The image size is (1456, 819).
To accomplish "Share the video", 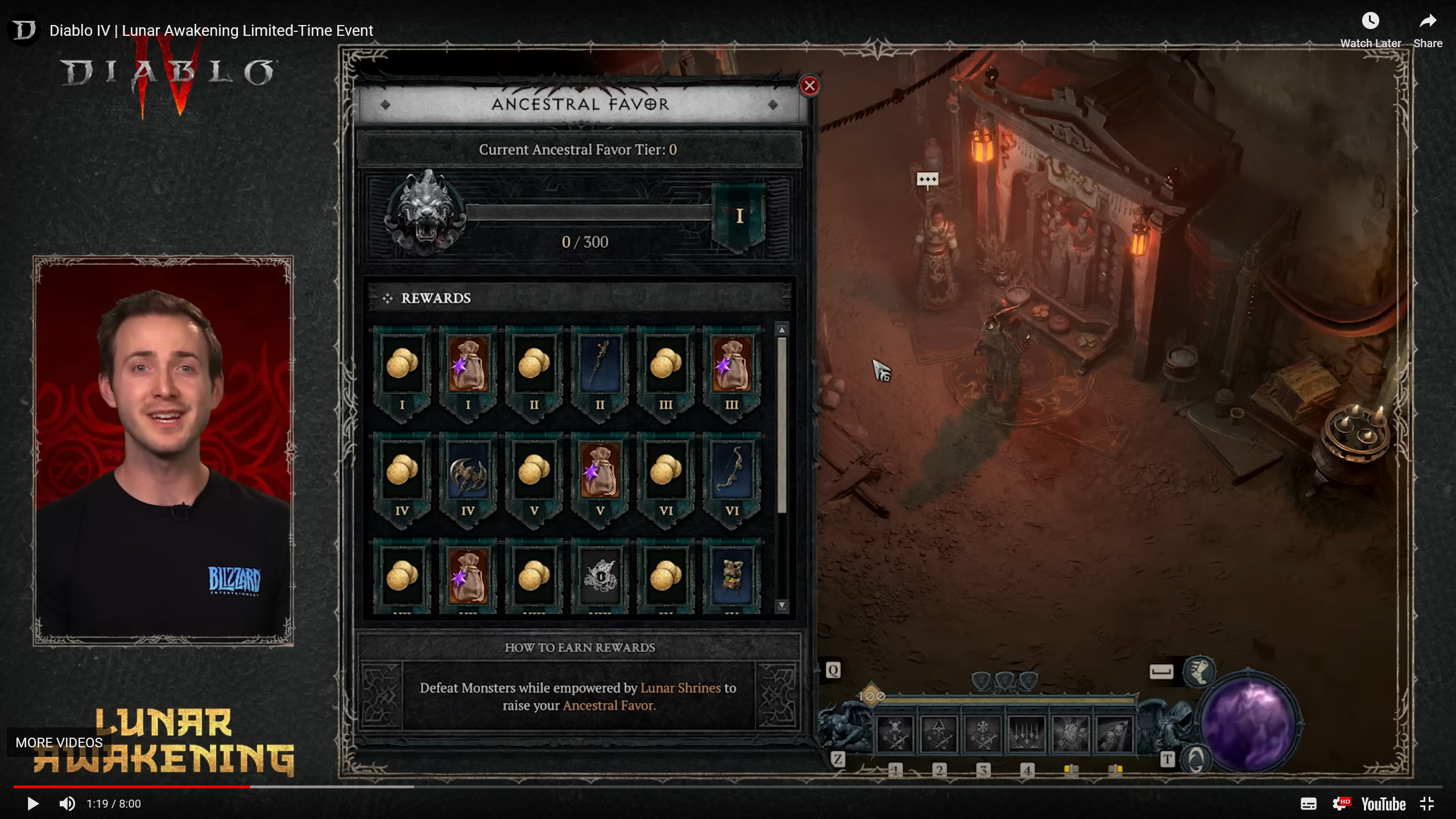I will pyautogui.click(x=1428, y=30).
